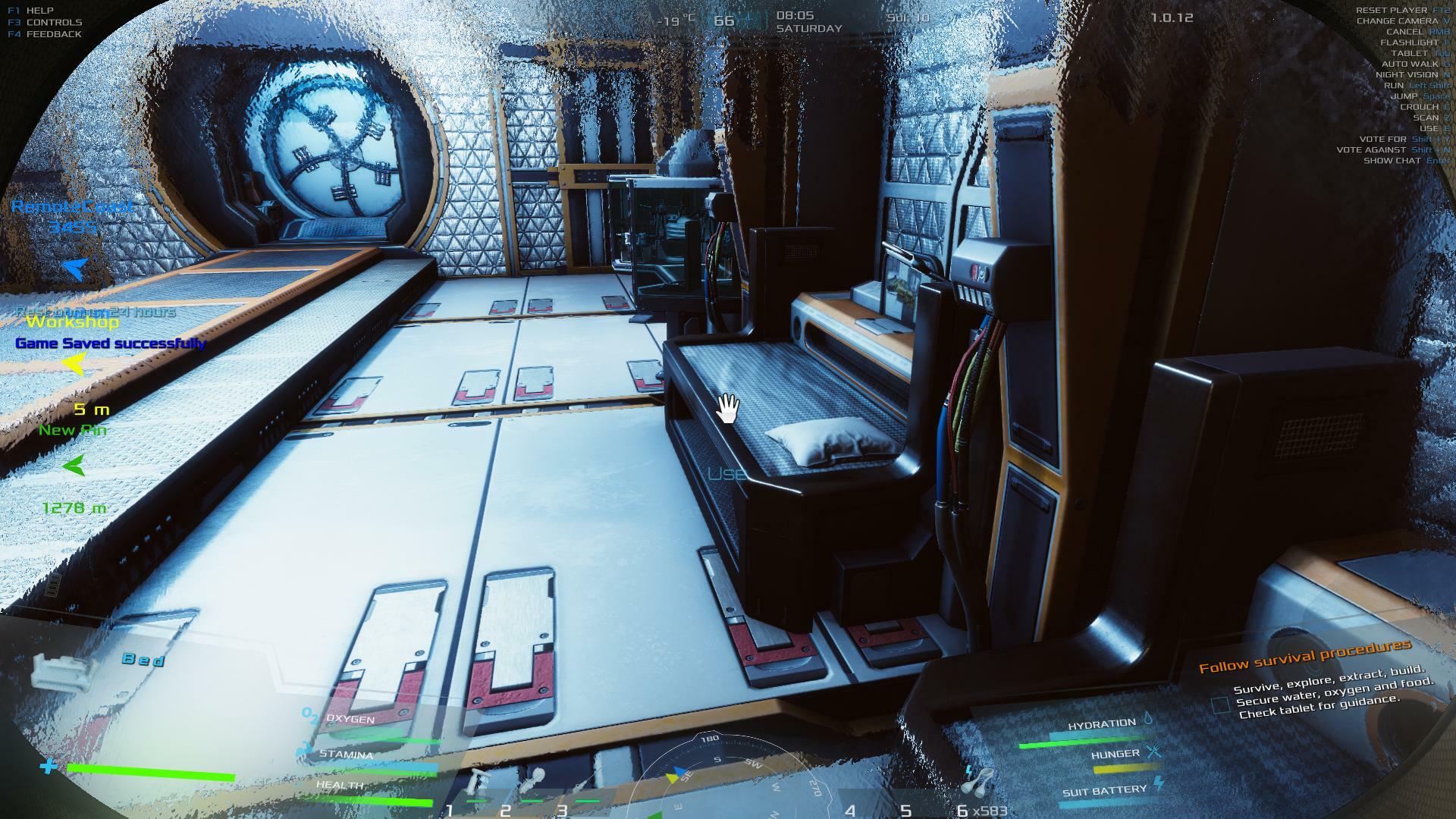Open the Follow survival procedures objective
Screen dimensions: 1456x819
click(1304, 657)
